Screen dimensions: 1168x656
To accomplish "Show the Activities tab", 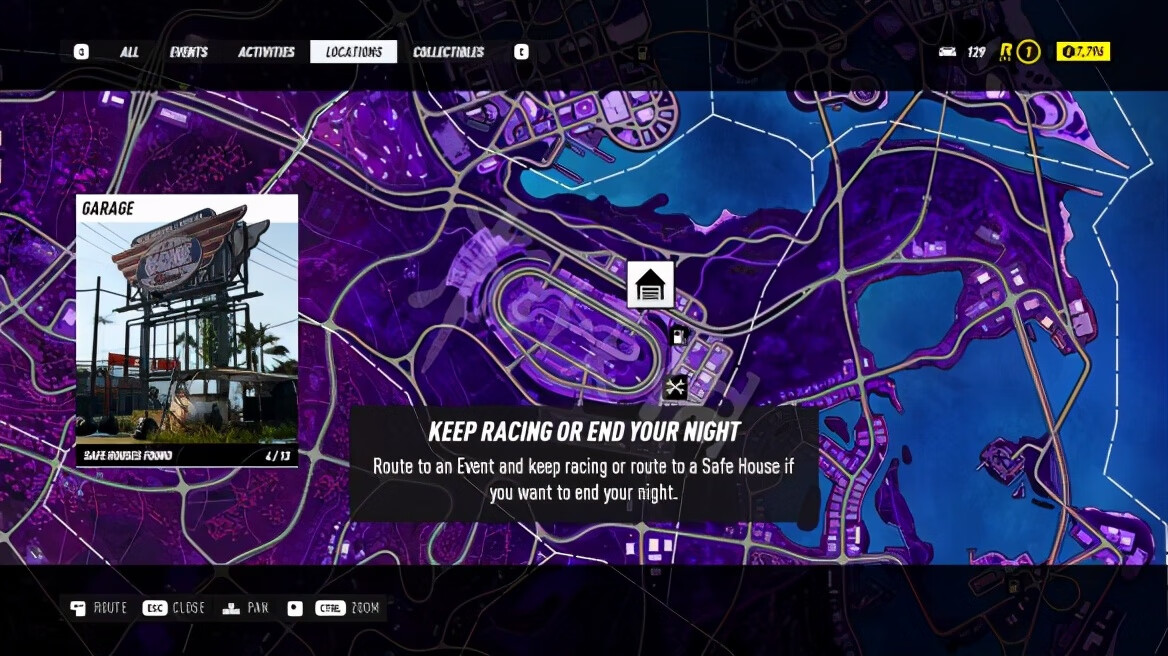I will click(266, 52).
